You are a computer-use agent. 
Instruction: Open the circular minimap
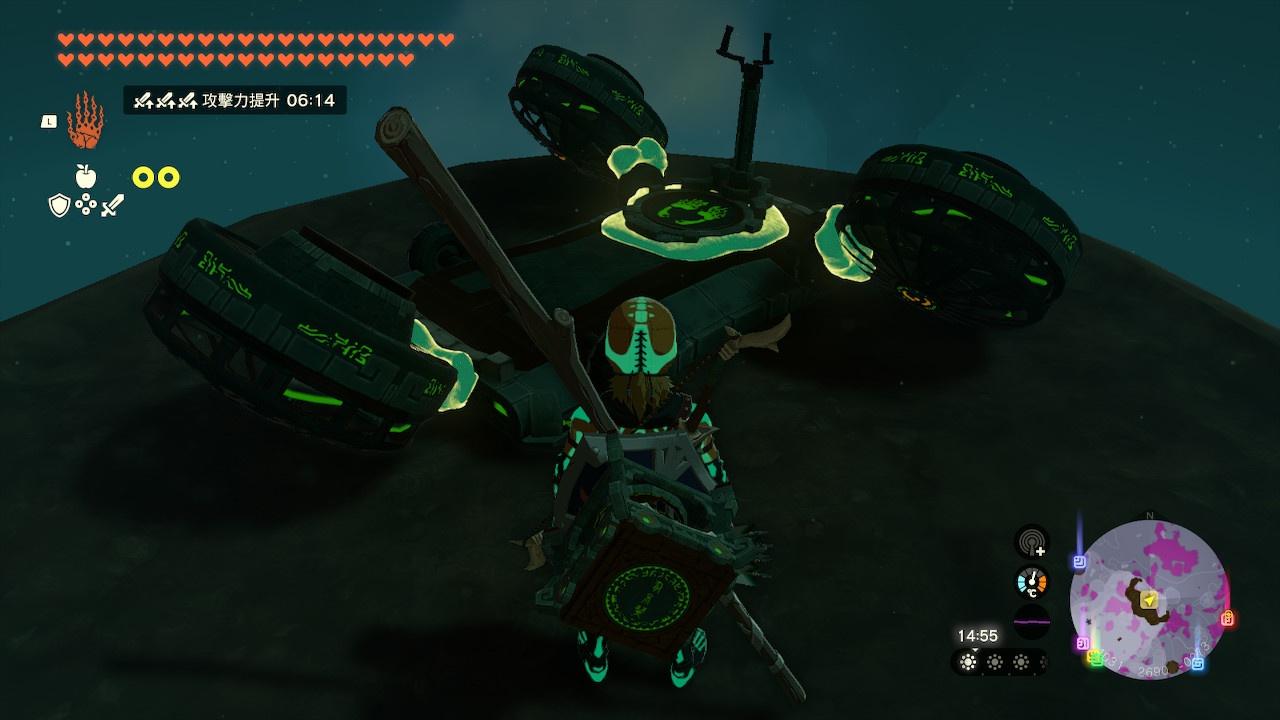[x=1149, y=599]
